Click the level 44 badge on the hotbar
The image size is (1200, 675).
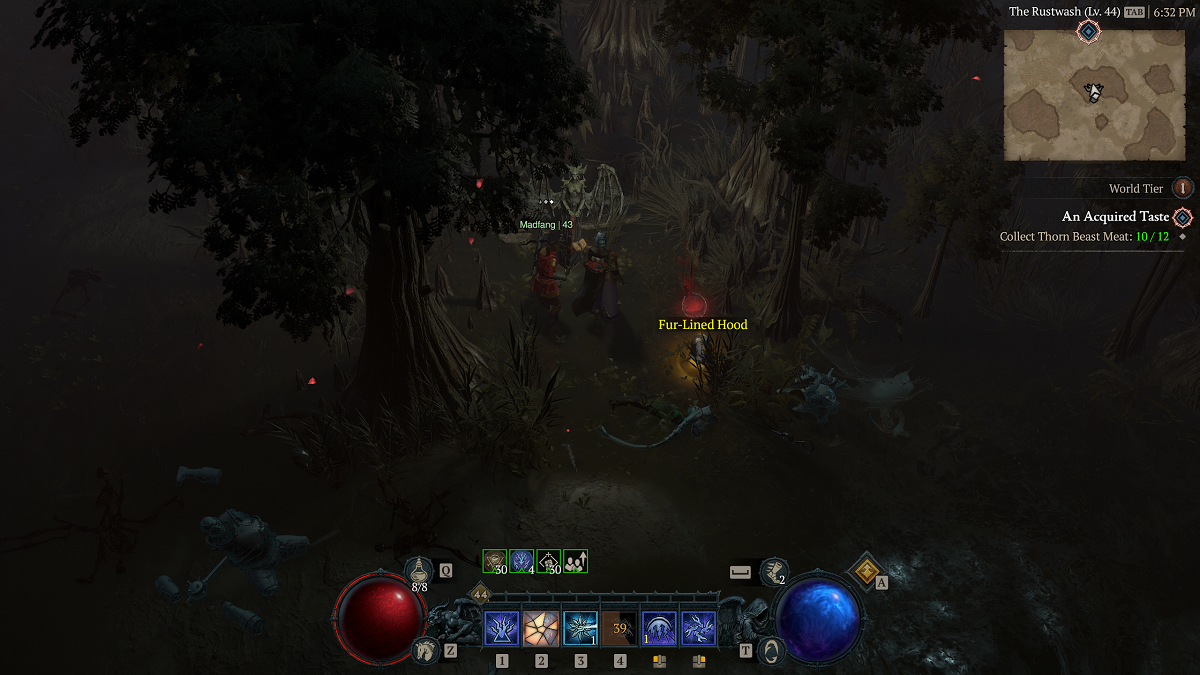click(478, 593)
